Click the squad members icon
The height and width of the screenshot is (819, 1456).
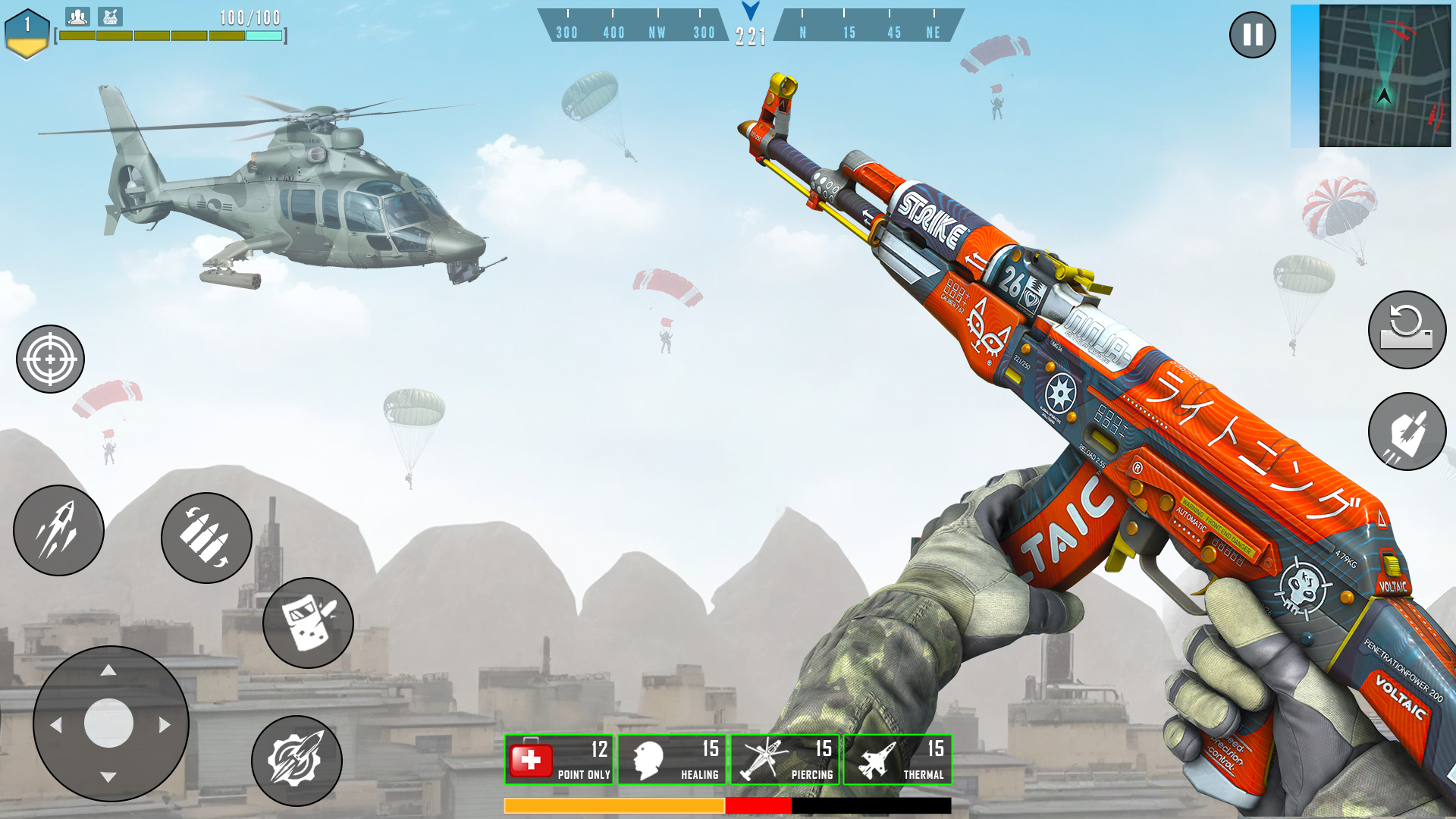tap(77, 16)
